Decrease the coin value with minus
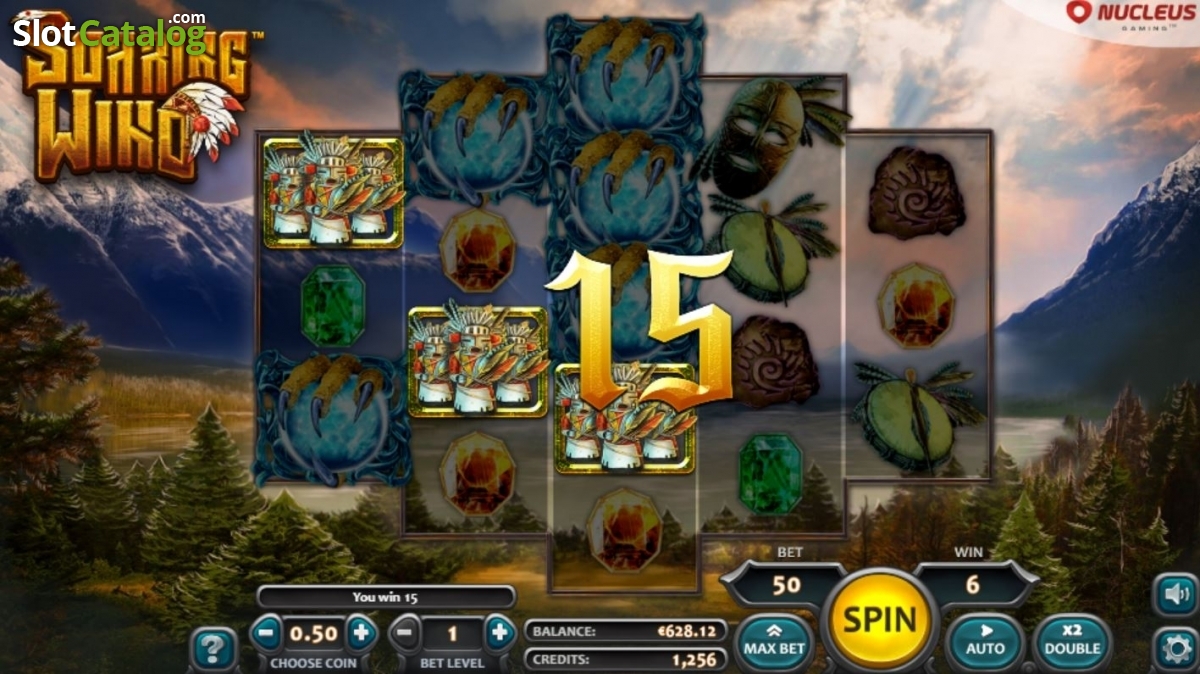This screenshot has width=1200, height=674. point(266,633)
